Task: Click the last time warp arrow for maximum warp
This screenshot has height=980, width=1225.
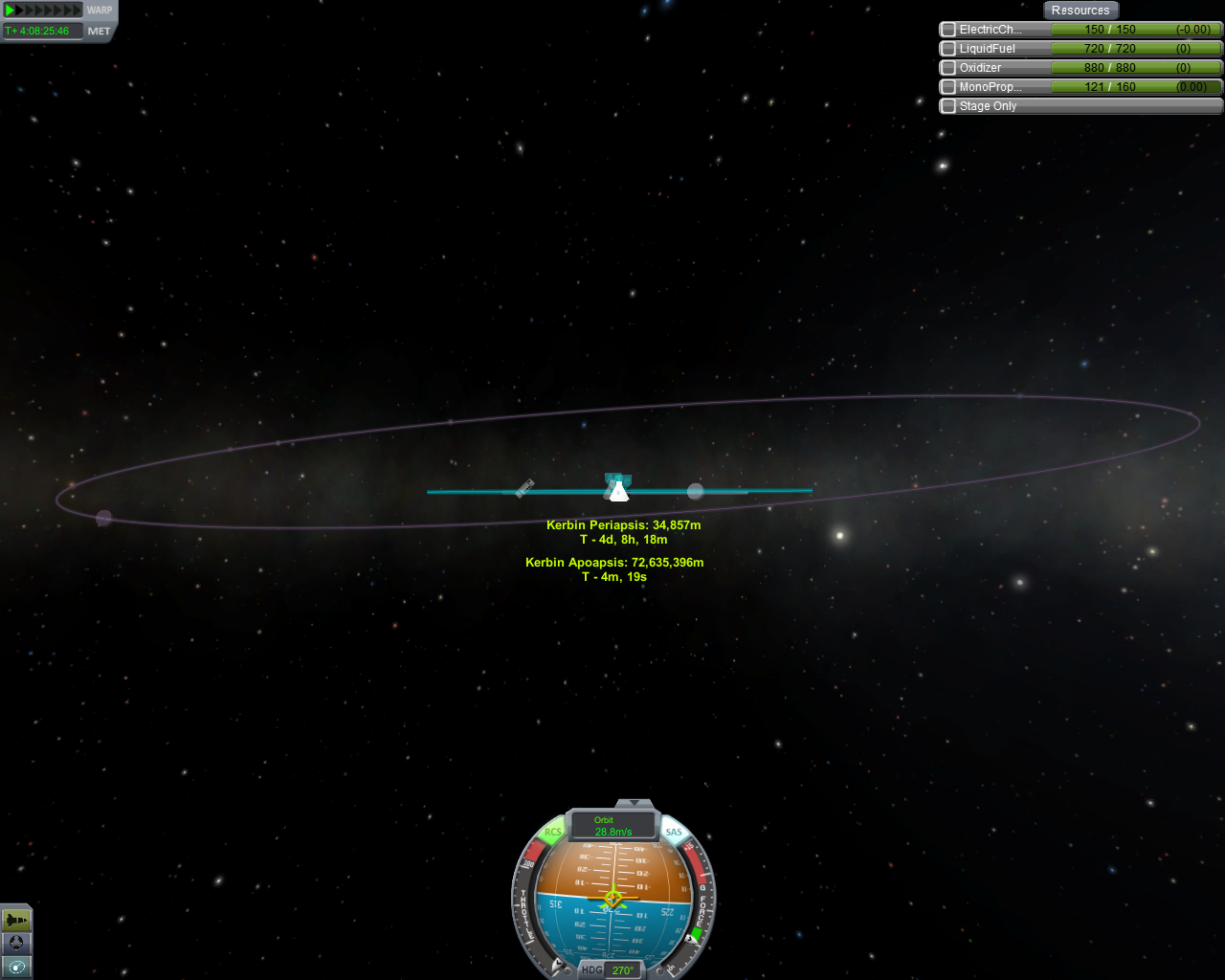Action: (78, 11)
